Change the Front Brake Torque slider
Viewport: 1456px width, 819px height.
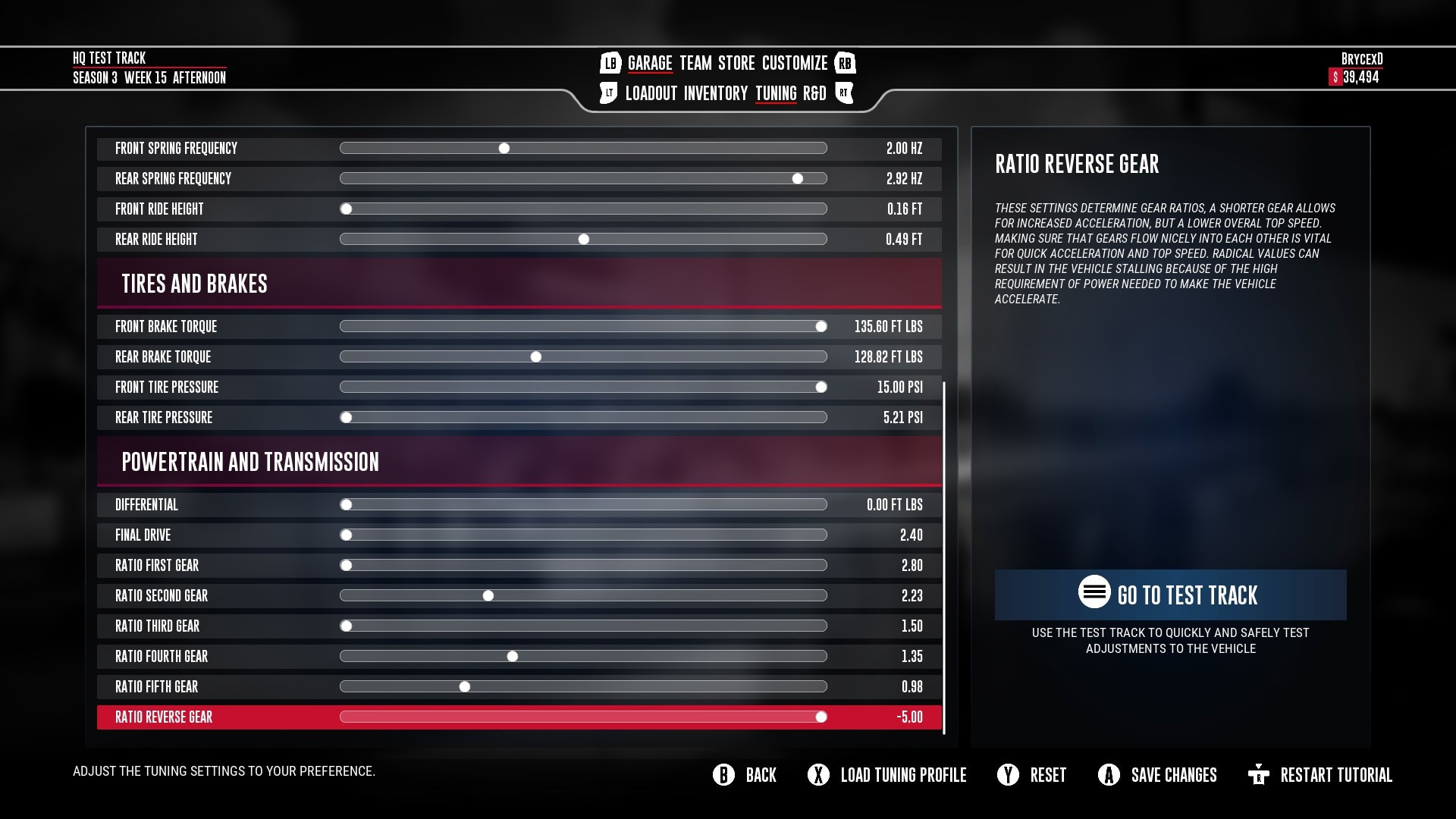tap(821, 327)
